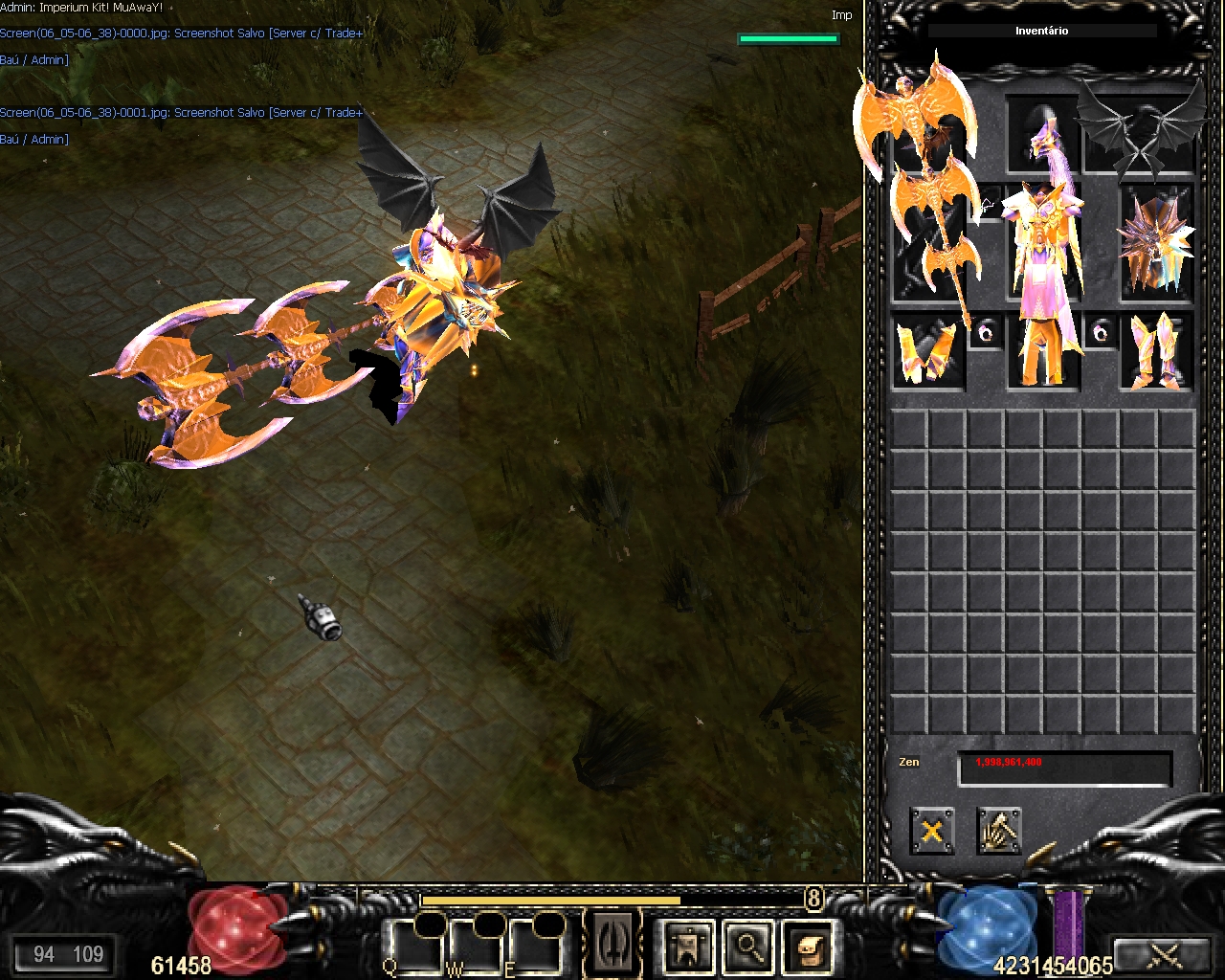The width and height of the screenshot is (1225, 980).
Task: Select the ring slot beside the boots
Action: click(1100, 332)
